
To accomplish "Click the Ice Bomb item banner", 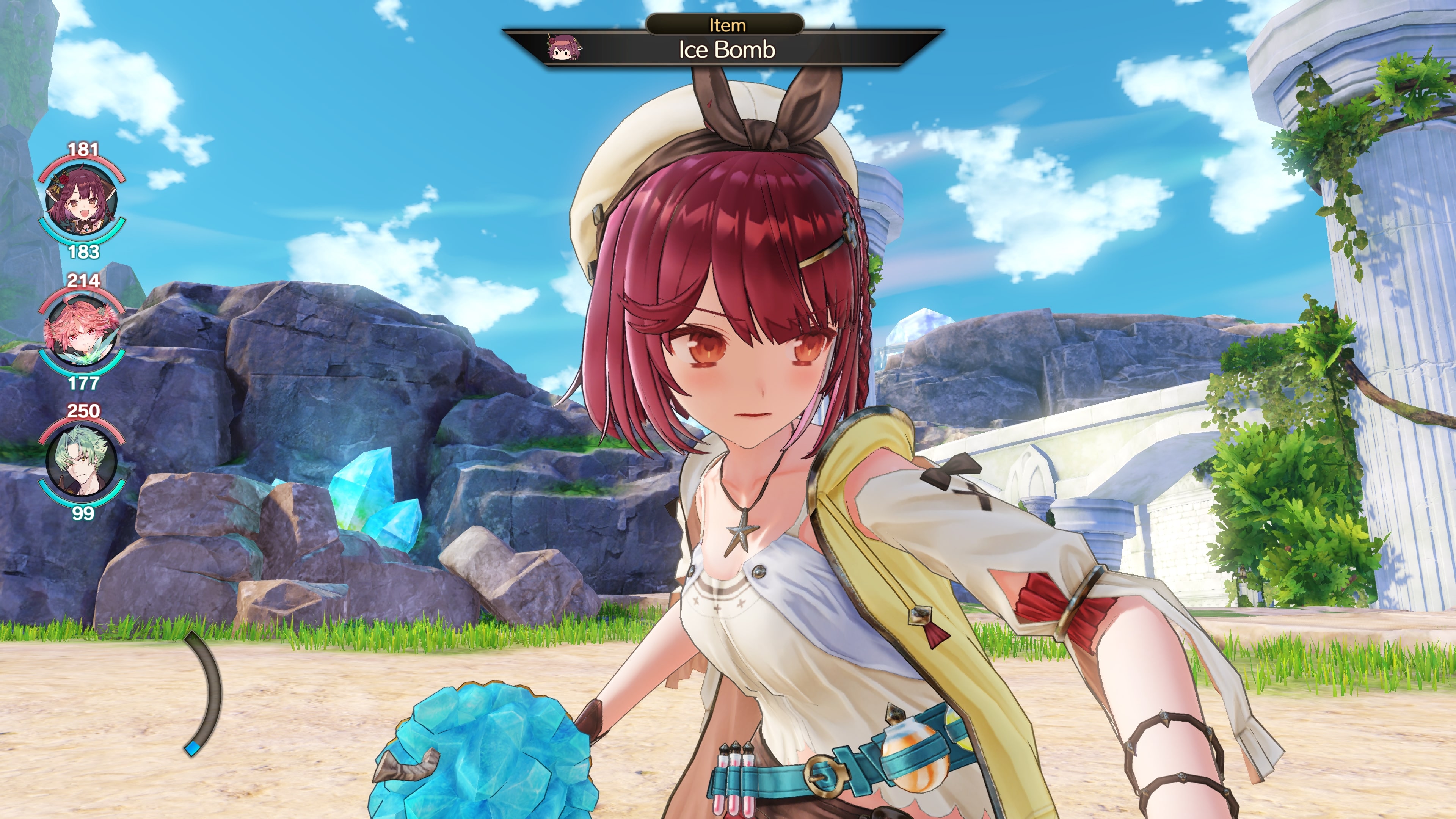I will [x=726, y=50].
